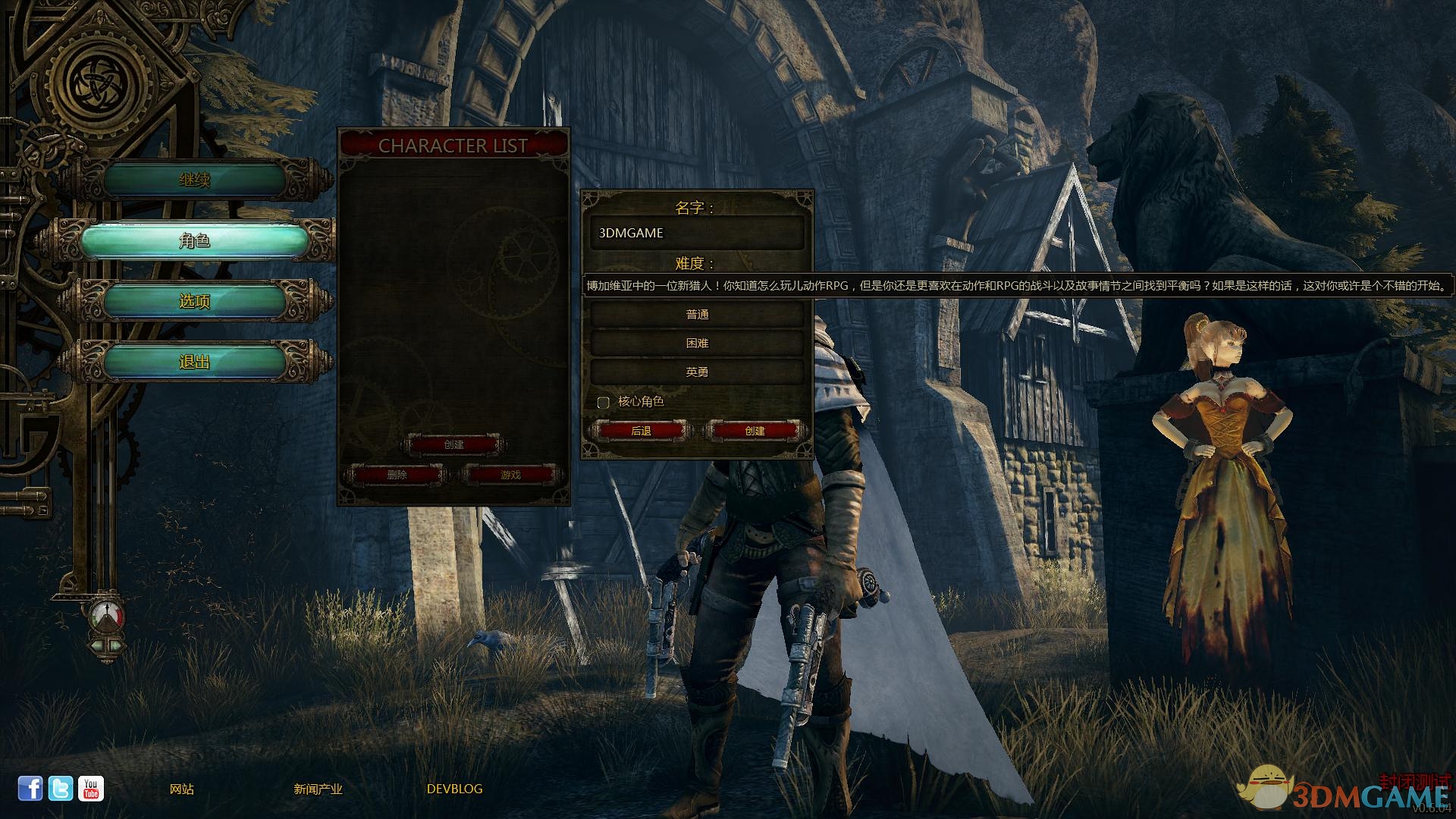Open the DEVBLOG link
The height and width of the screenshot is (819, 1456).
pyautogui.click(x=454, y=789)
